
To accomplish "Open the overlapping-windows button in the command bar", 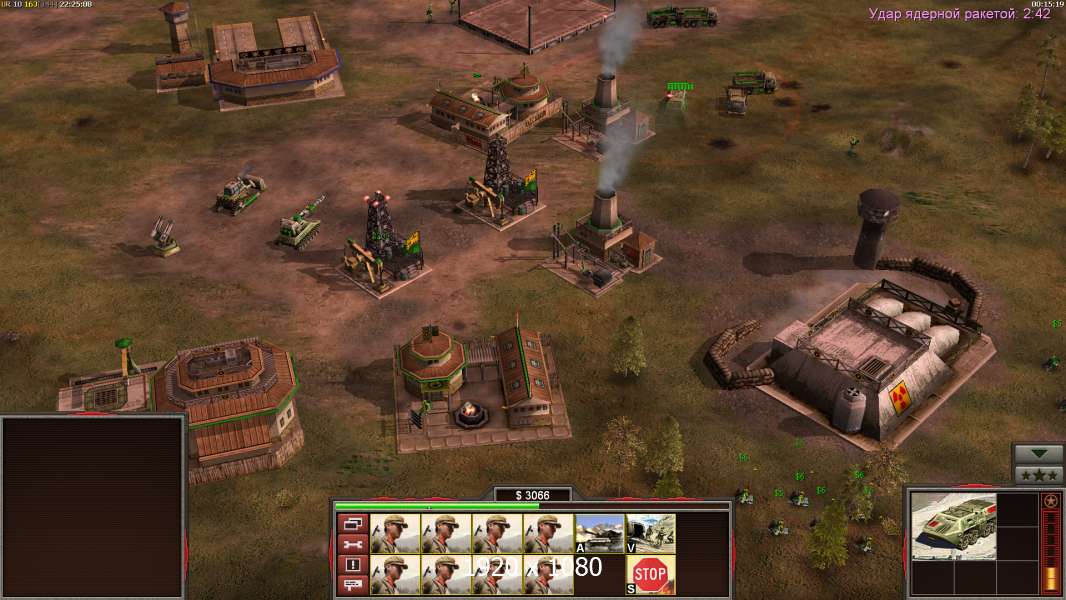I will point(353,523).
